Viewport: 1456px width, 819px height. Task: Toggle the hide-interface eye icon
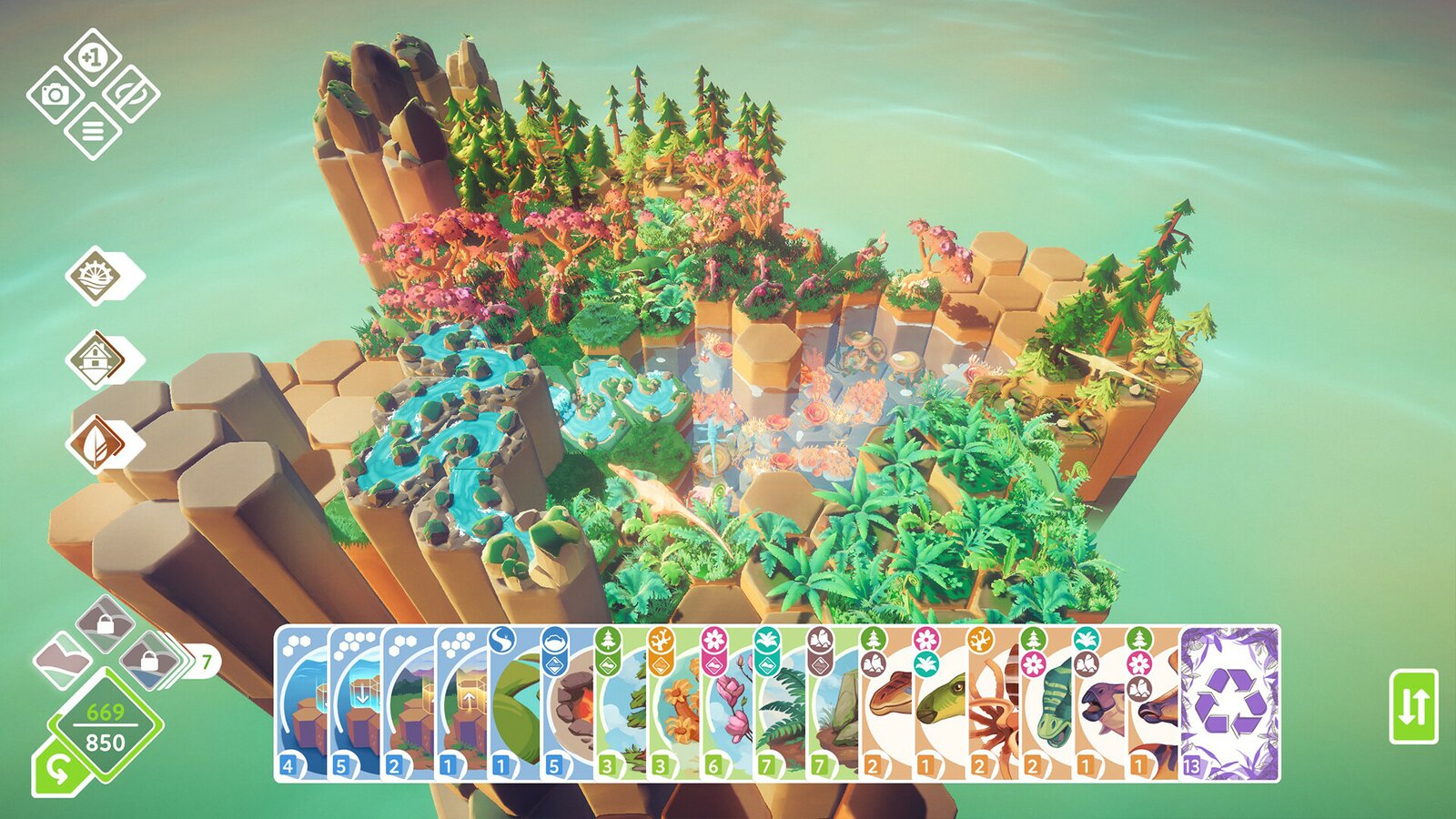coord(131,94)
